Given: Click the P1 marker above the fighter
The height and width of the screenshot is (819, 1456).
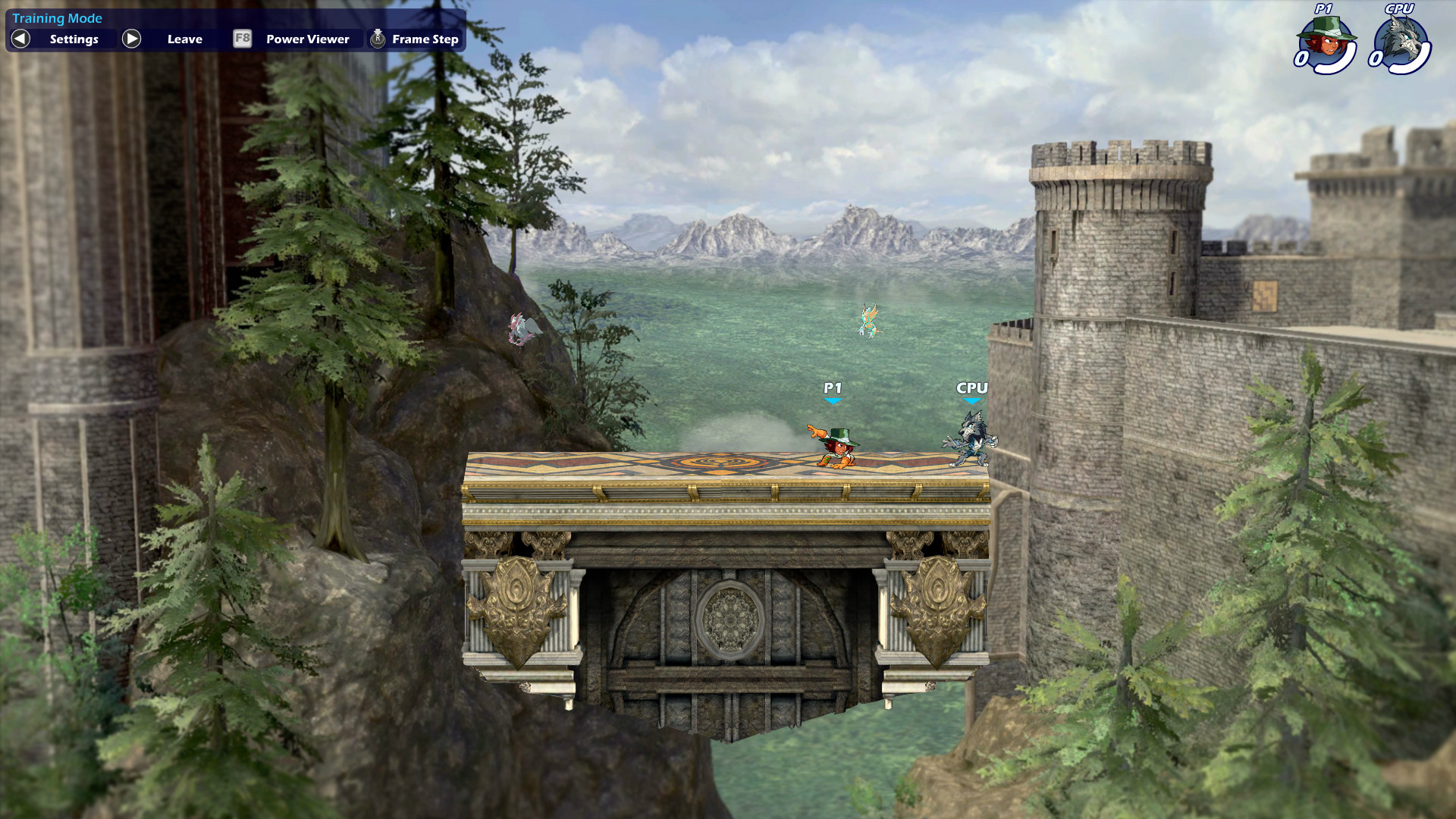Looking at the screenshot, I should click(x=832, y=388).
